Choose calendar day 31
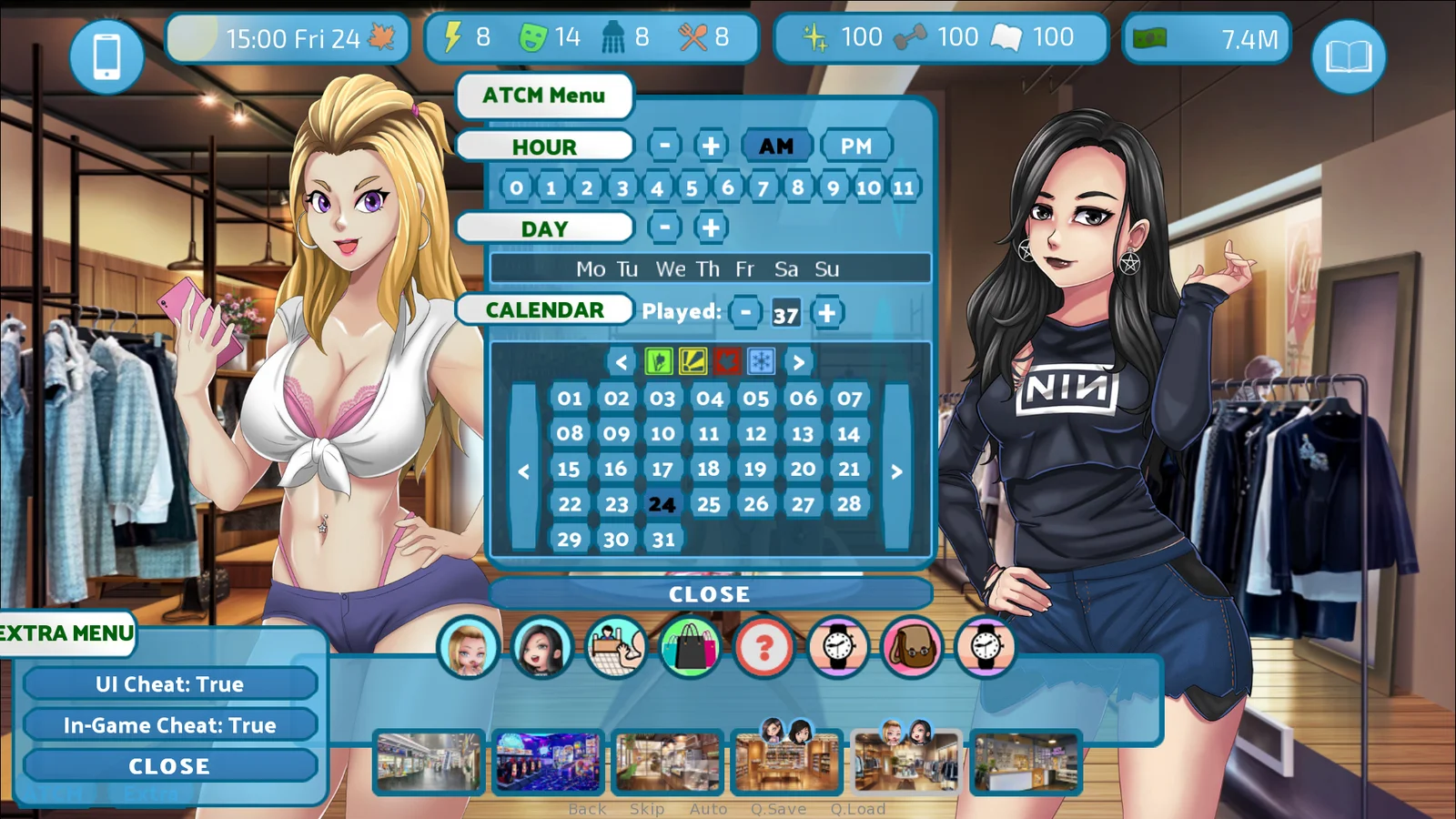 663,540
